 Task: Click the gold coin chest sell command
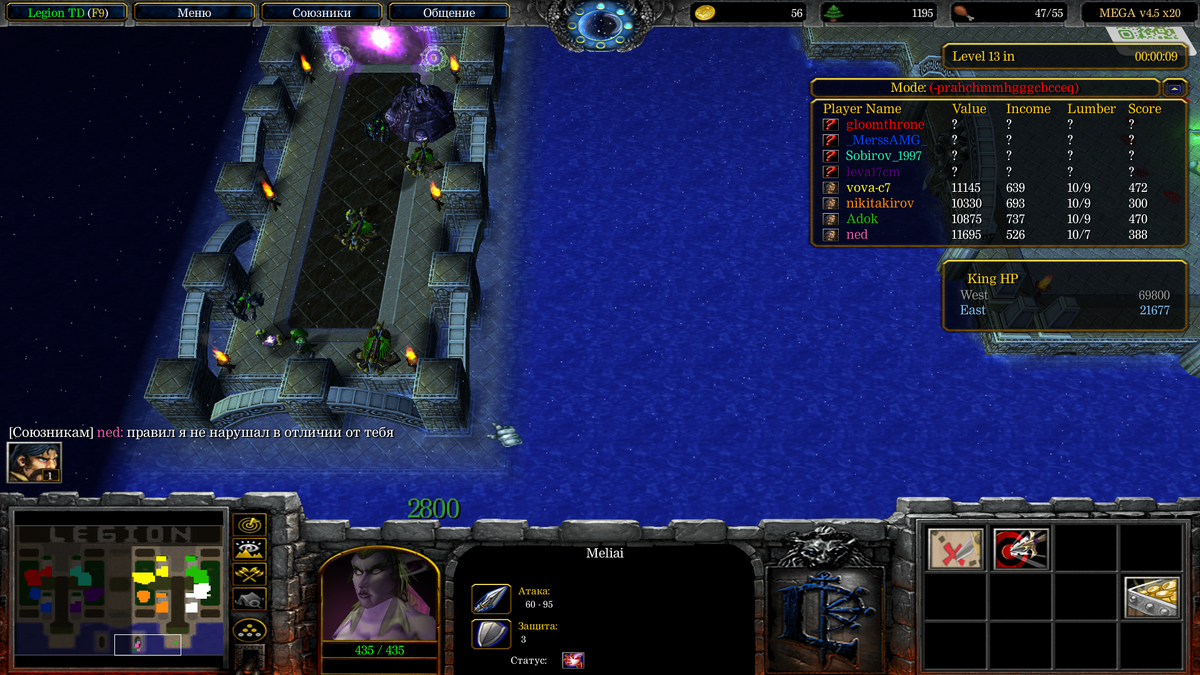[1150, 597]
